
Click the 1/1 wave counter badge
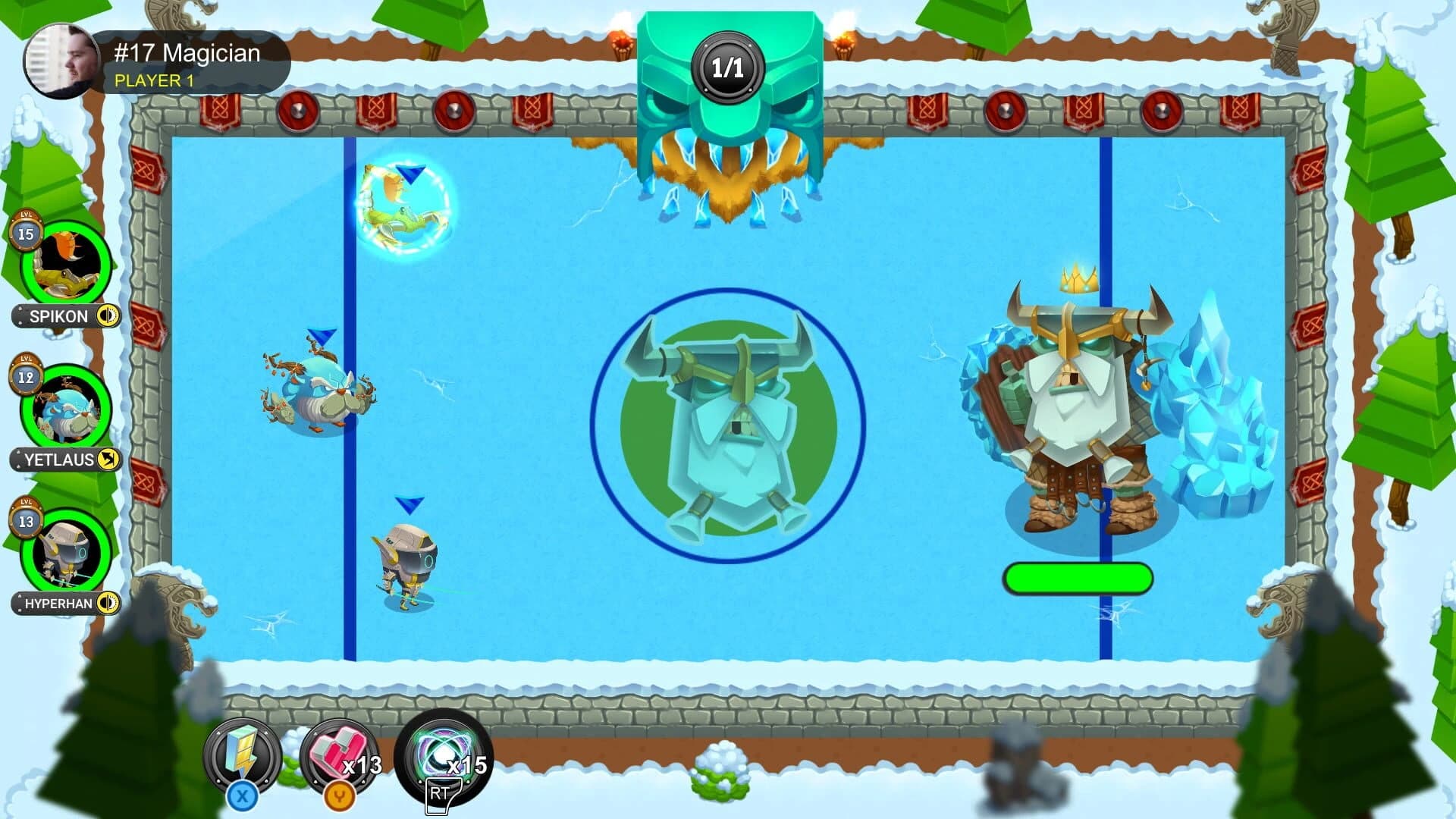click(x=730, y=67)
